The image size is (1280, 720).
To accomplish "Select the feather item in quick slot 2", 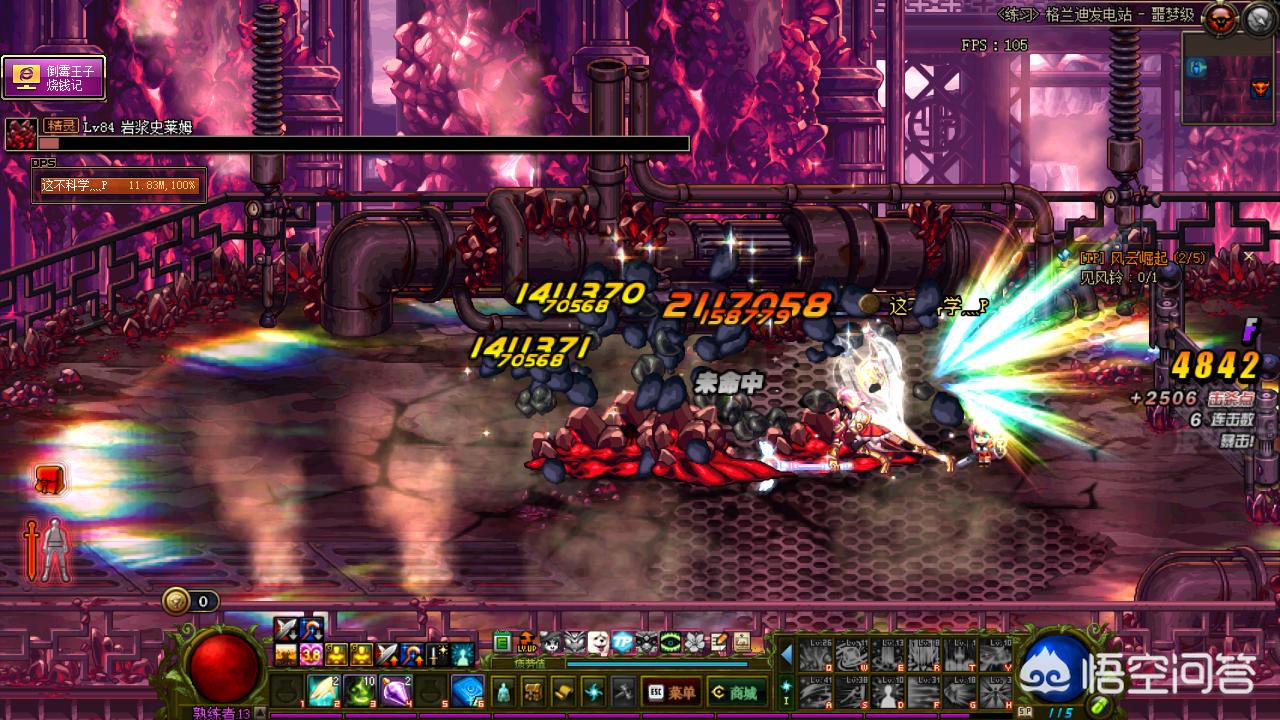I will 322,691.
